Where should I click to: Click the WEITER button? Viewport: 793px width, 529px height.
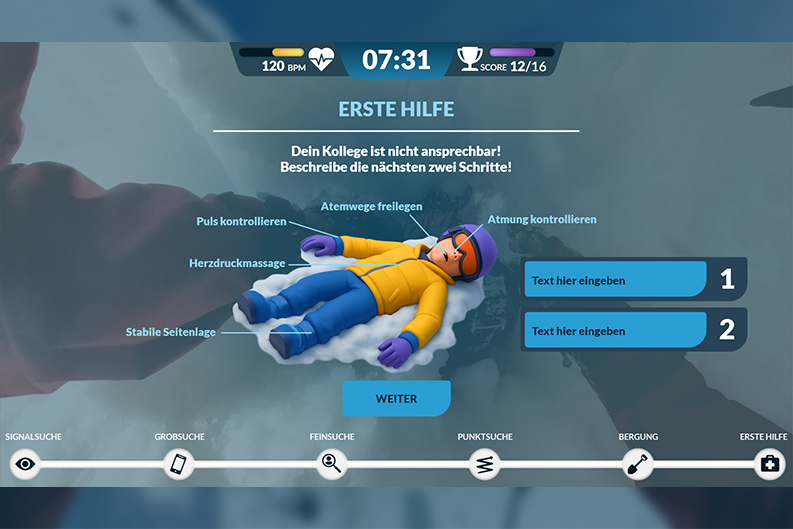(396, 398)
